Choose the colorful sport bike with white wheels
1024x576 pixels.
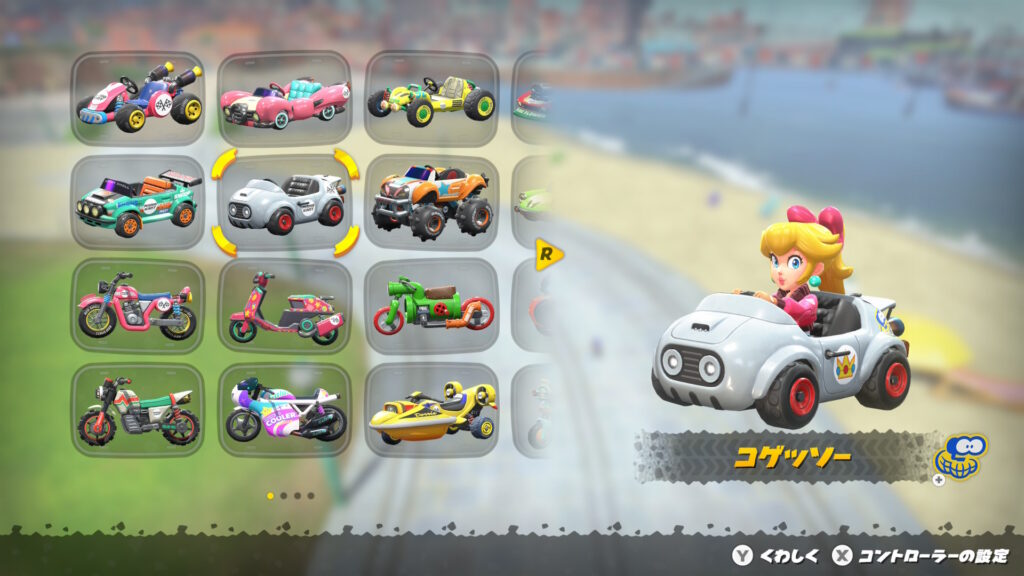[x=285, y=410]
